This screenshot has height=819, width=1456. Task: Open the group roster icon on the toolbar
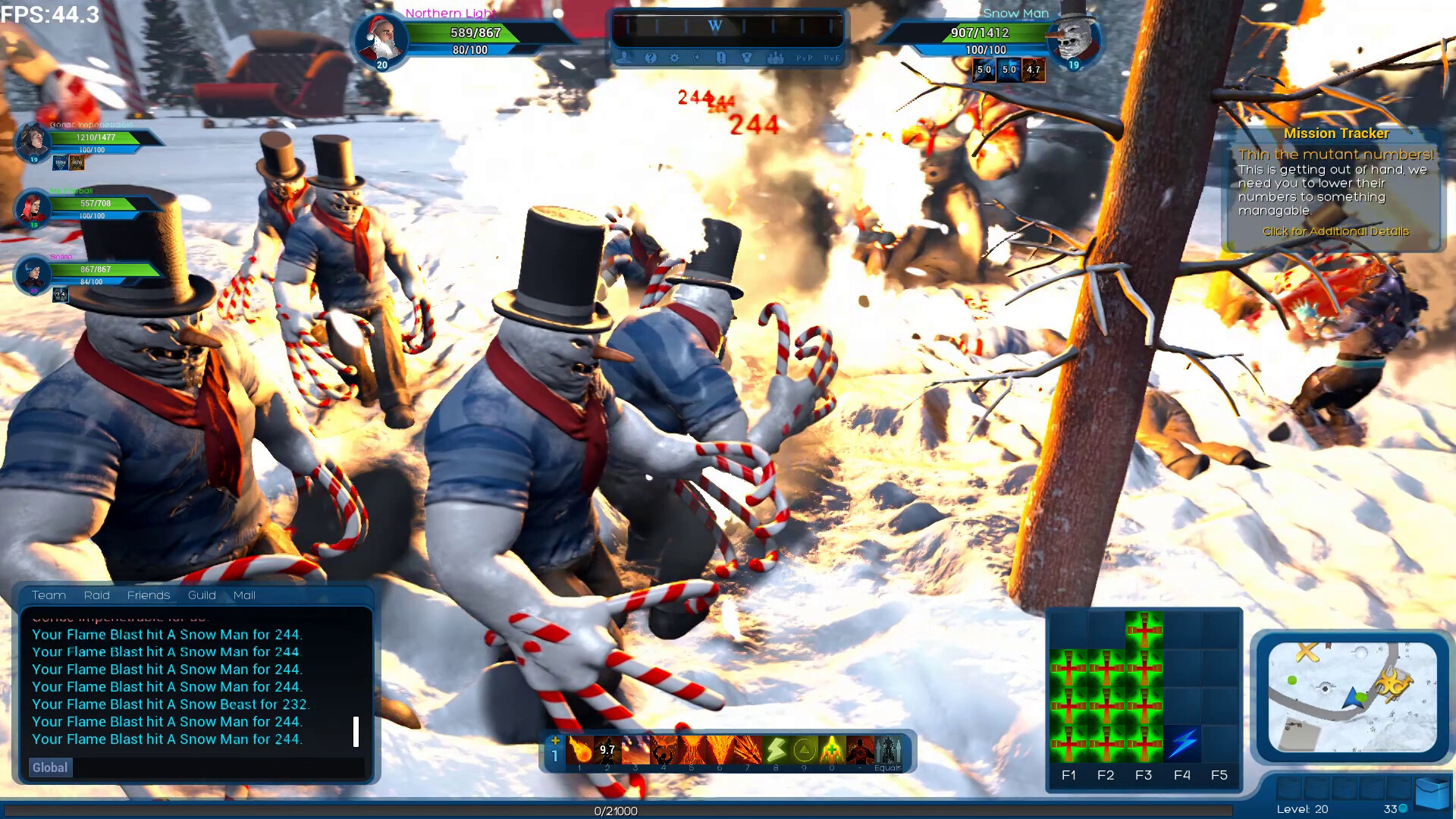(x=776, y=58)
